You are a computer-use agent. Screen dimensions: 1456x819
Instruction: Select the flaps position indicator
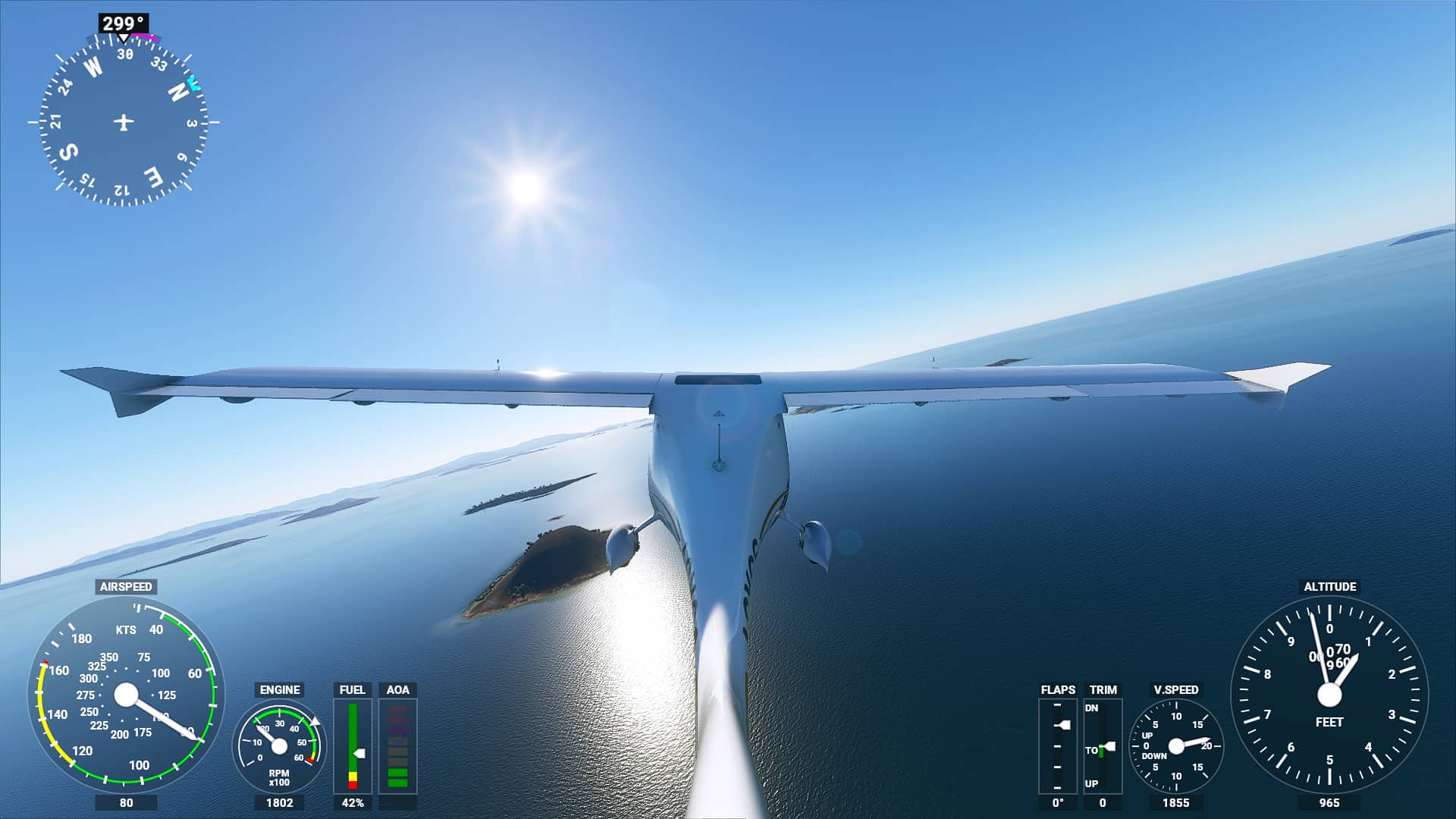(1057, 746)
